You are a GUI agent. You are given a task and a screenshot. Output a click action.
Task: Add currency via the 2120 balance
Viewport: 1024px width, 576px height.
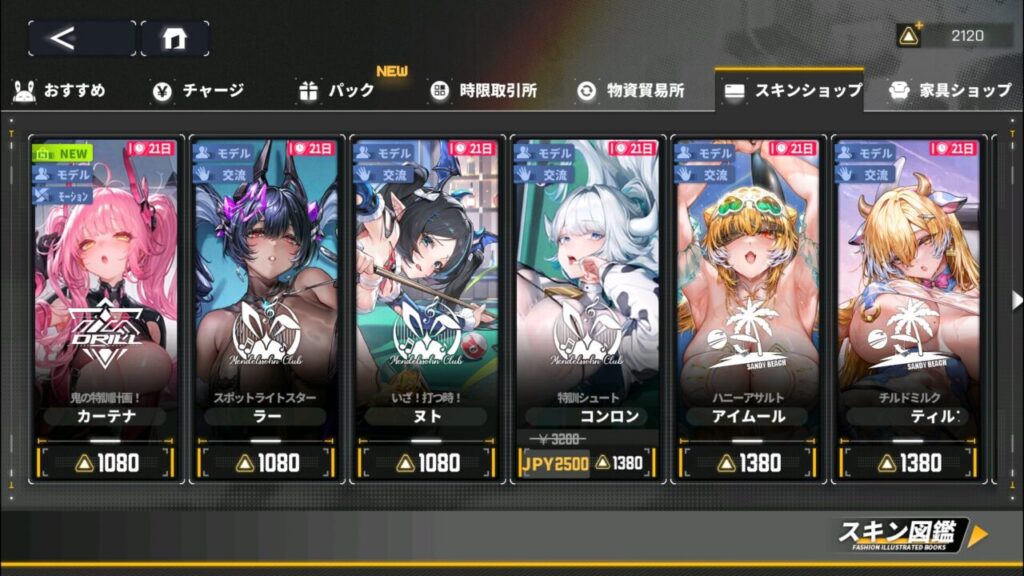pos(909,37)
